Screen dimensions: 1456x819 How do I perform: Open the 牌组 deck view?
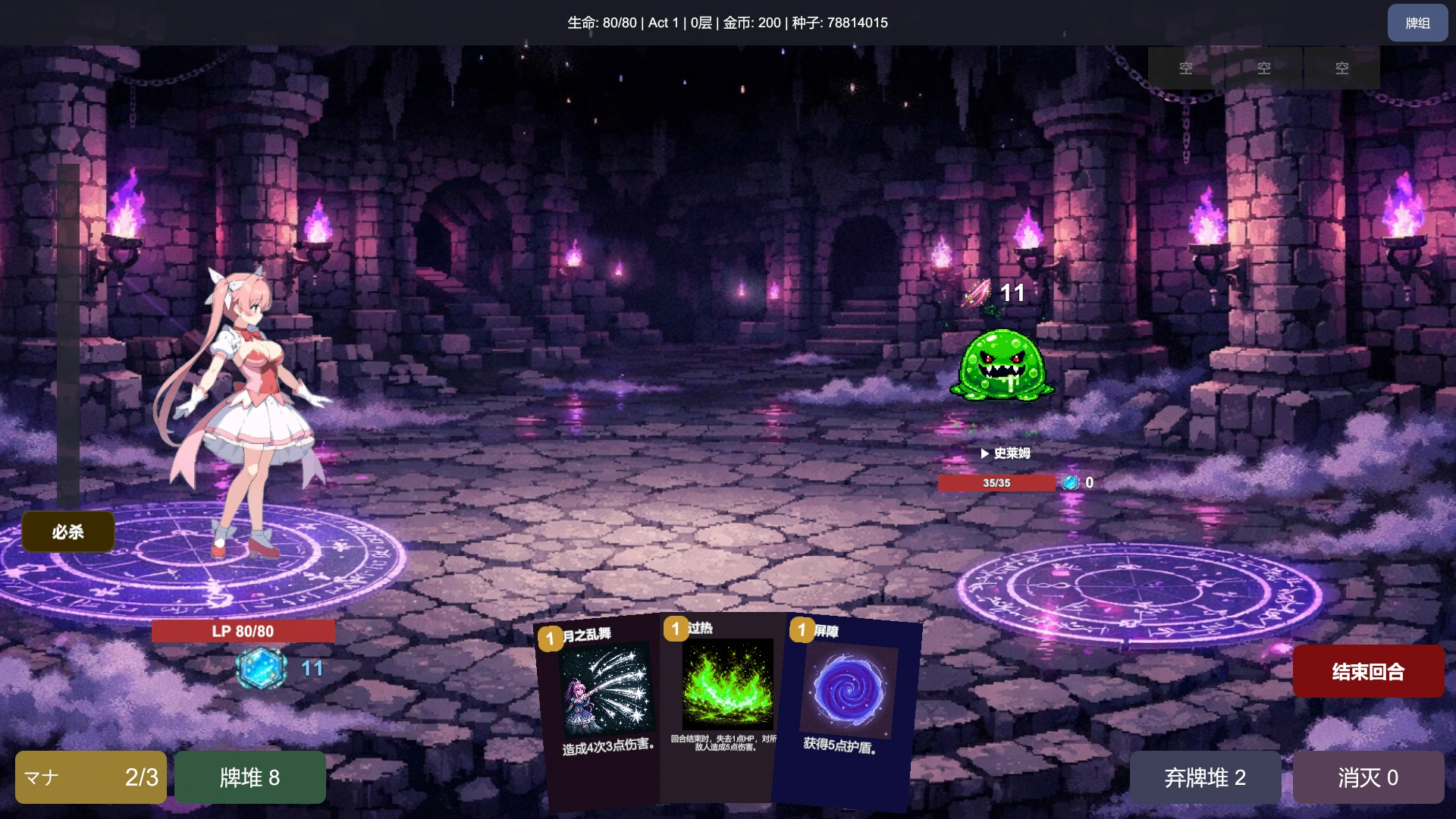(x=1417, y=23)
